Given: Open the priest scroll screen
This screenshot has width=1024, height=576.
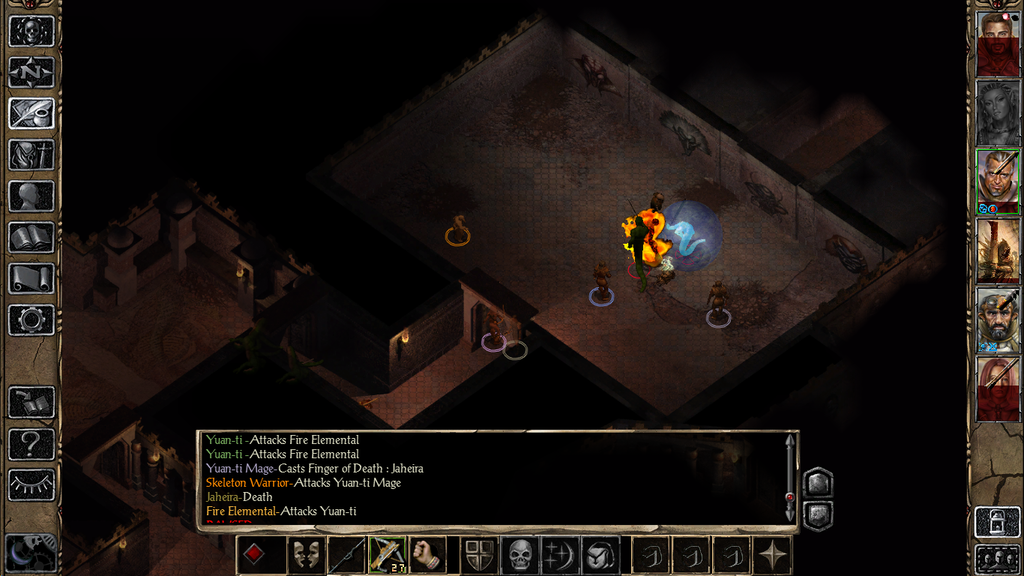Looking at the screenshot, I should click(x=31, y=278).
